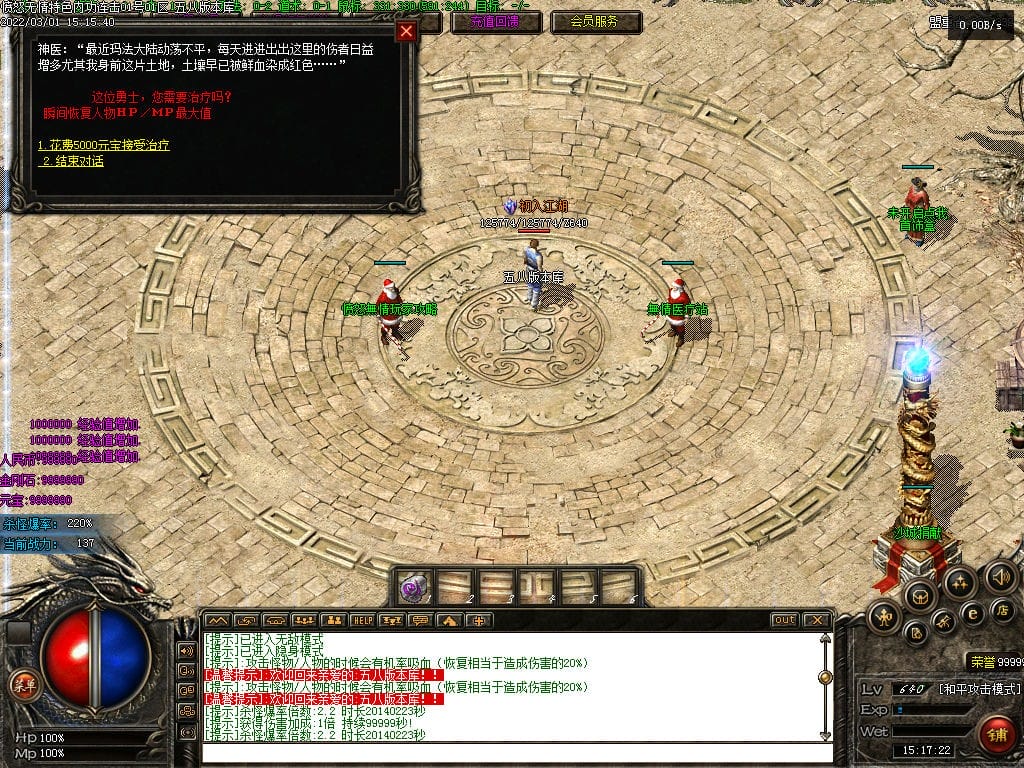Click the red 铺 stall button
The image size is (1024, 768).
[x=996, y=732]
